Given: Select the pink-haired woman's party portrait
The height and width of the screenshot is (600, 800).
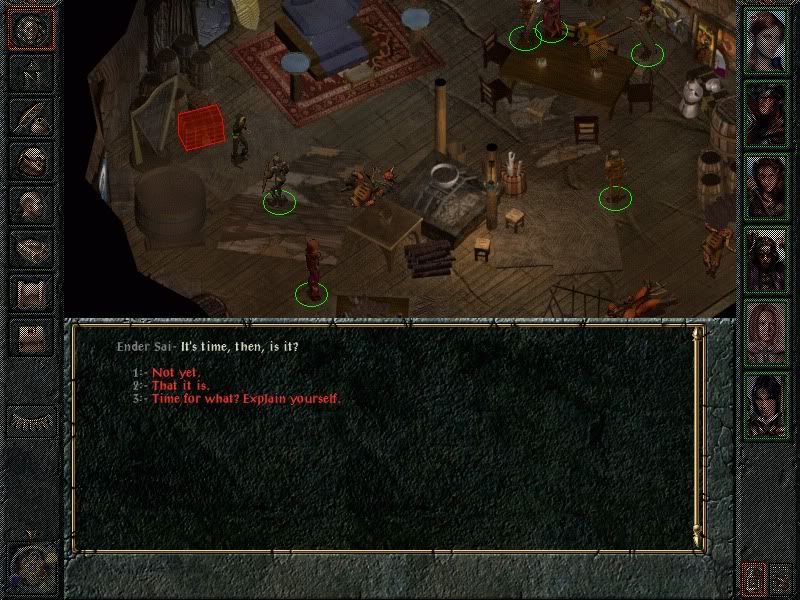Looking at the screenshot, I should (767, 333).
